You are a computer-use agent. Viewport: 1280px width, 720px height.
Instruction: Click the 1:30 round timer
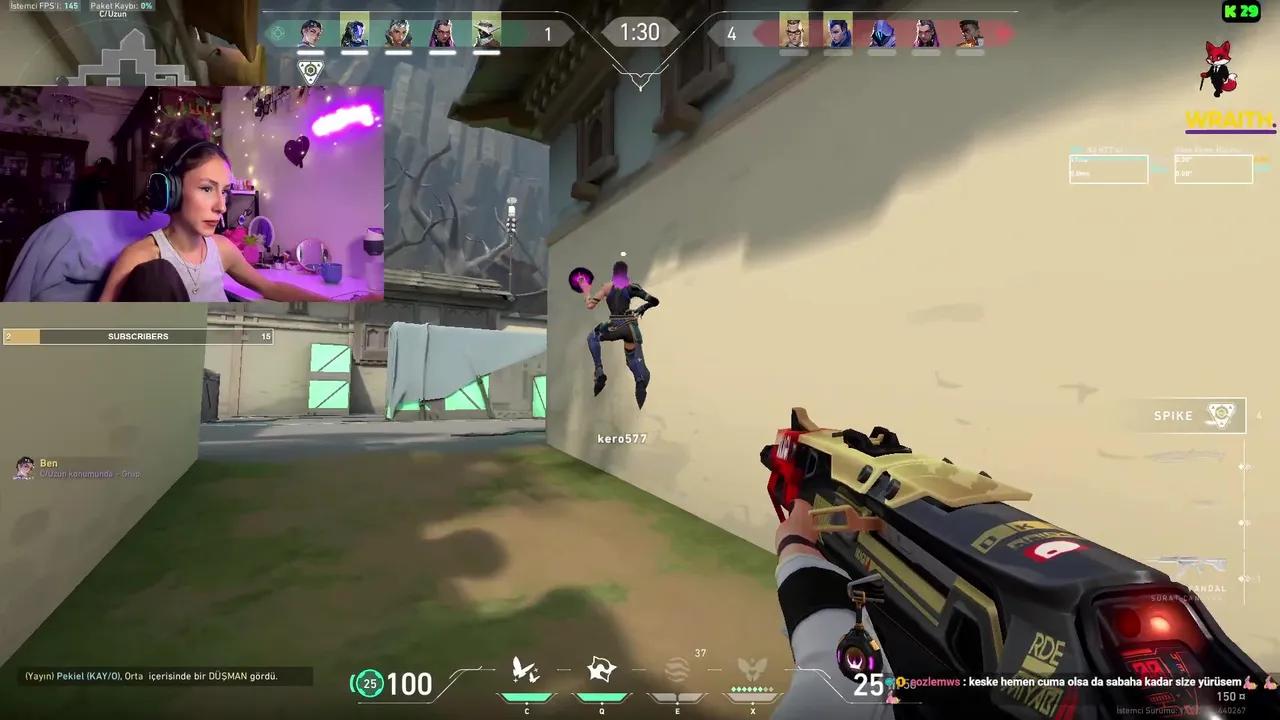click(639, 32)
